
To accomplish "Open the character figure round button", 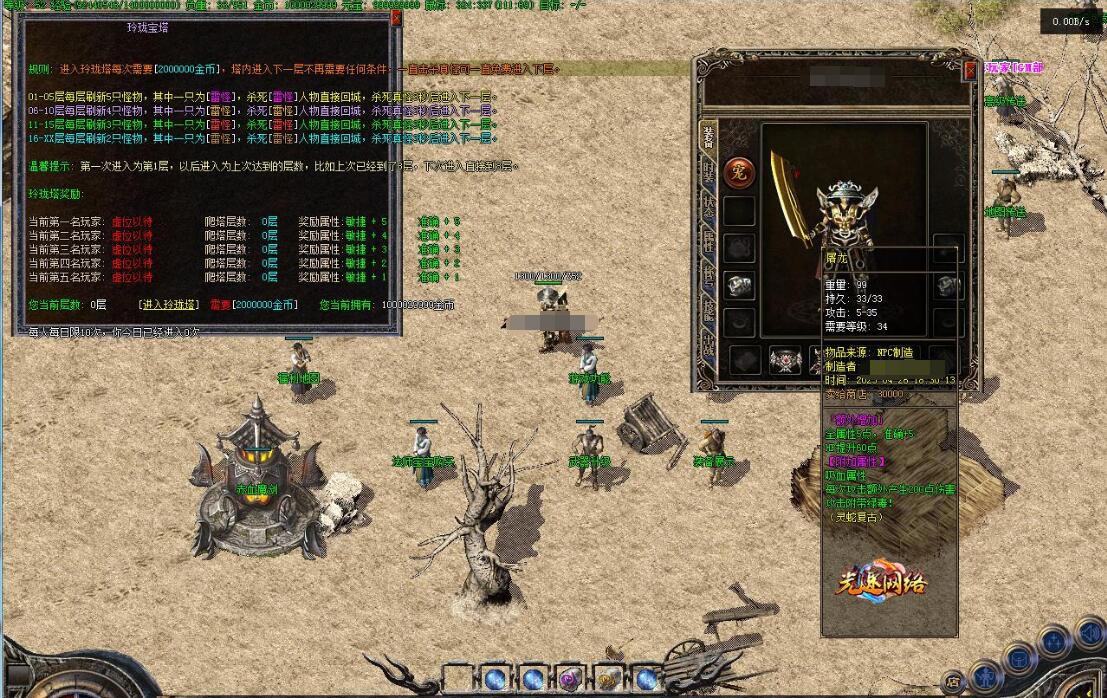I will 986,676.
